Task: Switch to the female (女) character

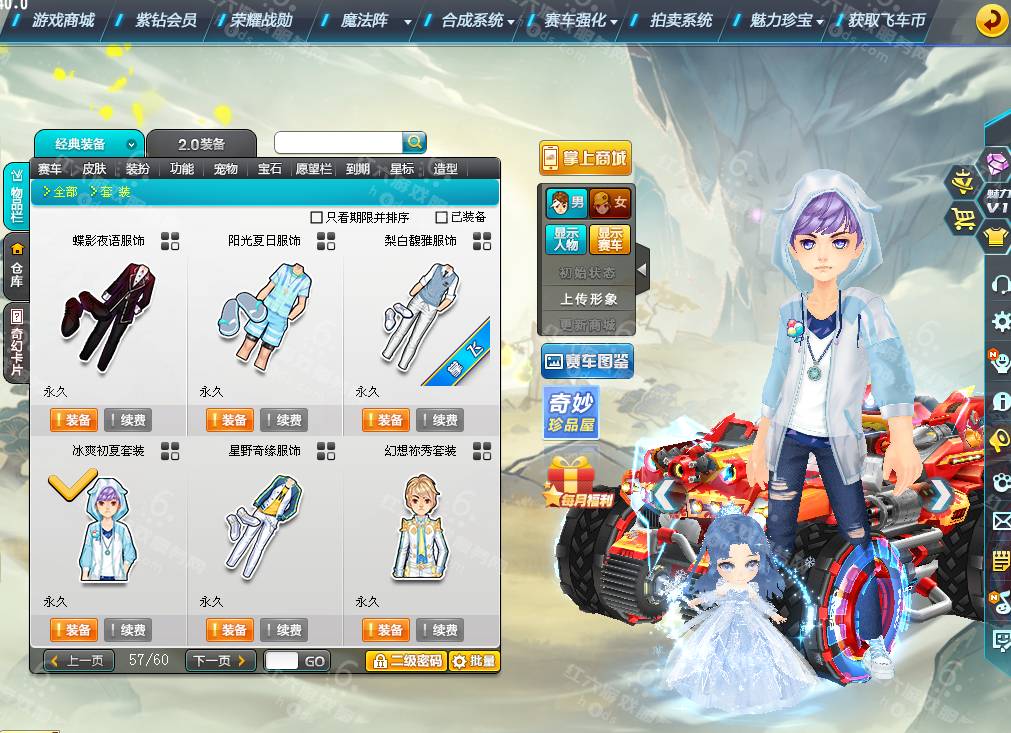Action: (x=609, y=203)
